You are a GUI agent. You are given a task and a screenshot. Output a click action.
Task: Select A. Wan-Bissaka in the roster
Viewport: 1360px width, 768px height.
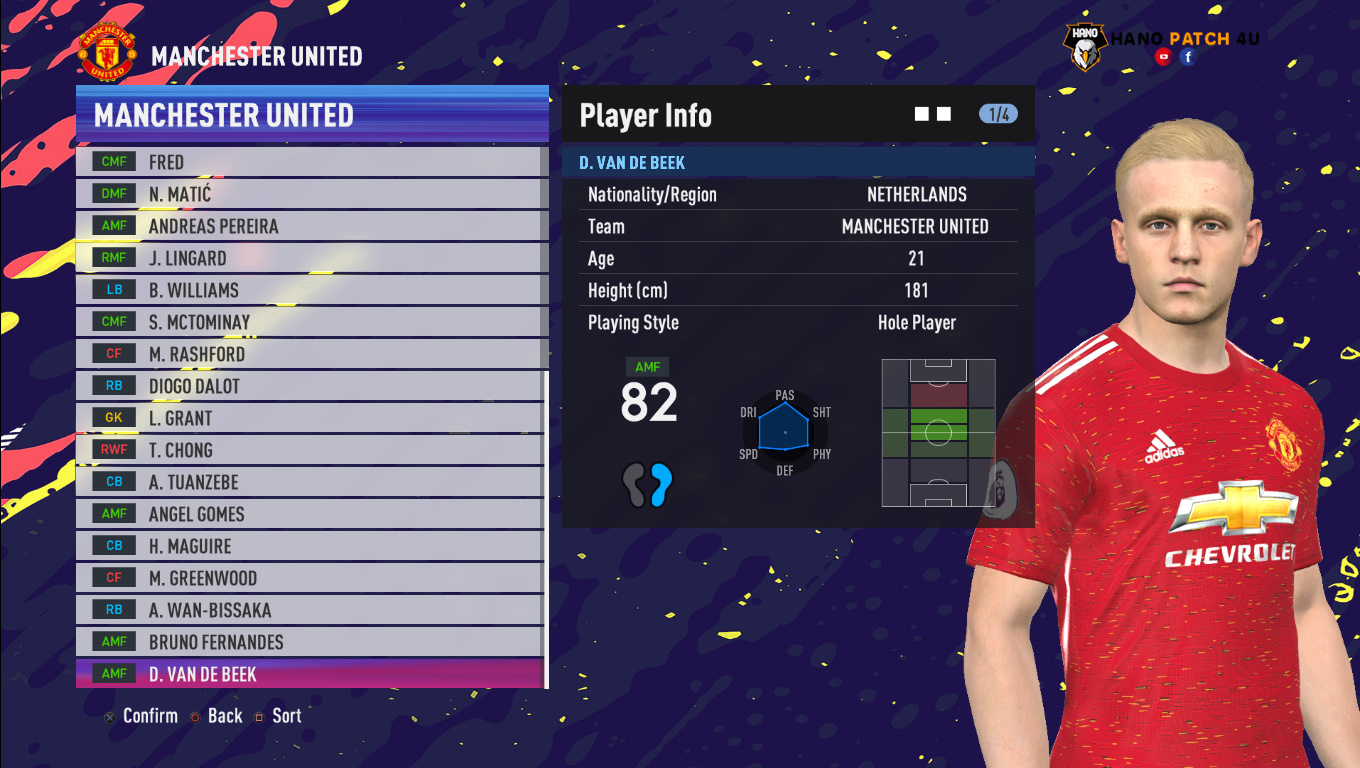310,610
